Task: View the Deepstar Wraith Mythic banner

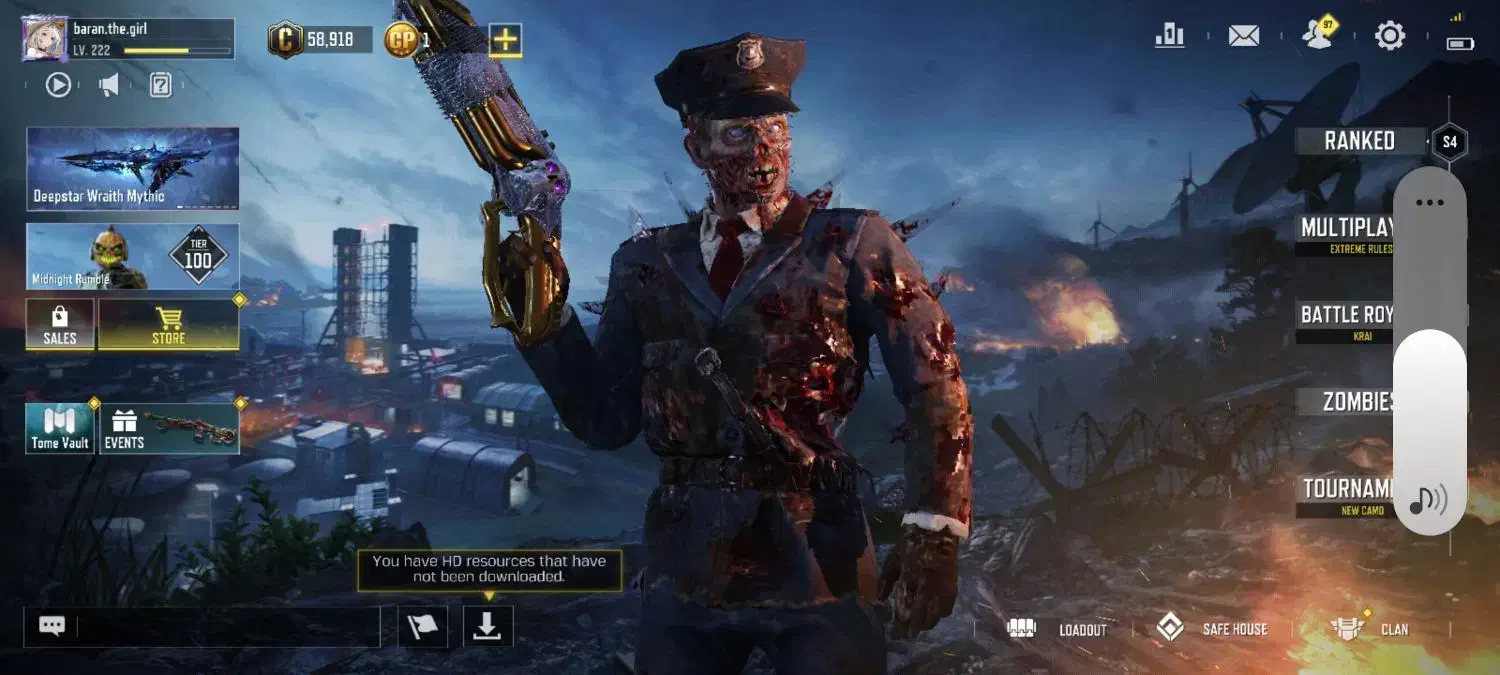Action: coord(132,168)
